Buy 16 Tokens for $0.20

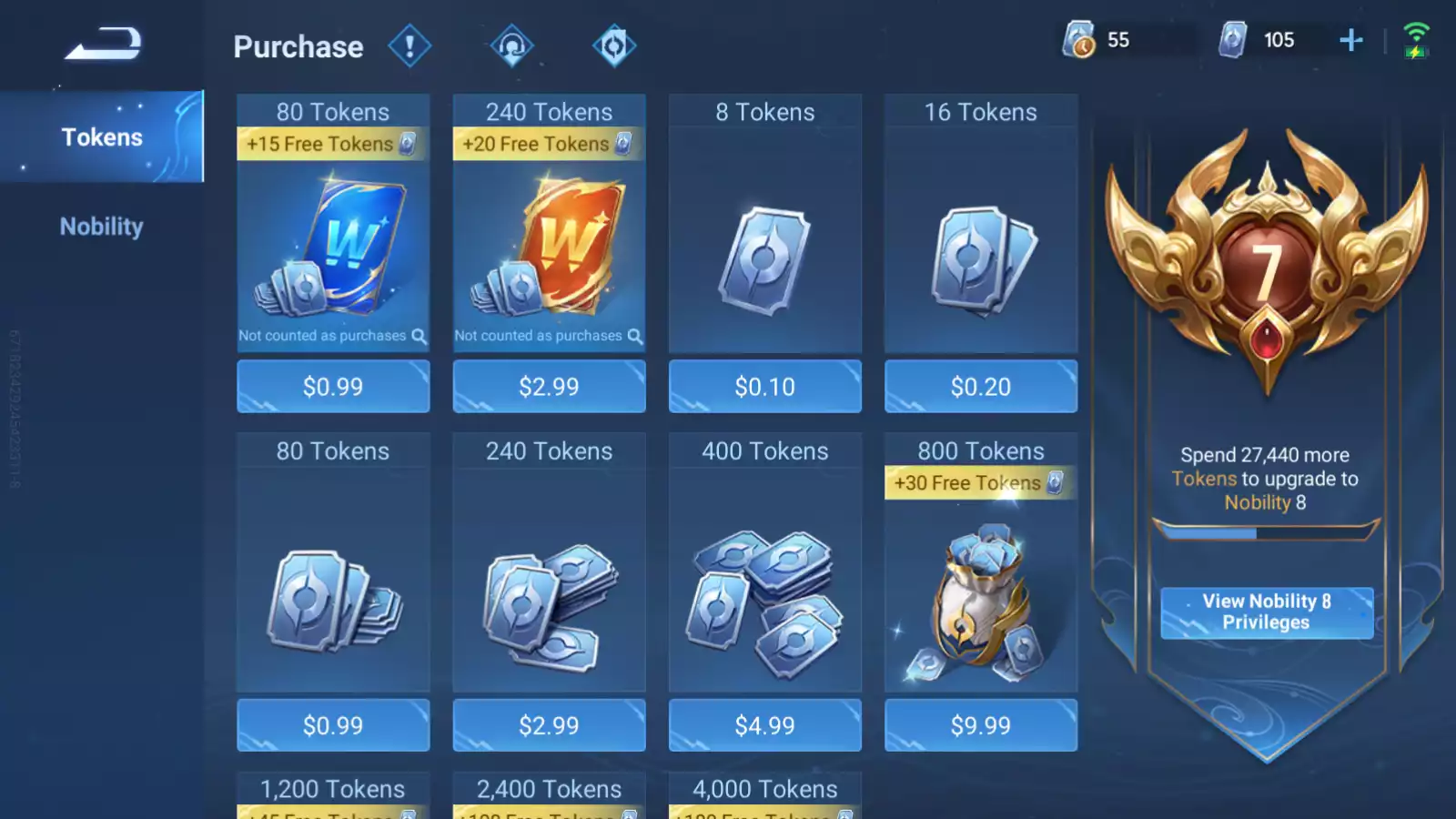pyautogui.click(x=980, y=387)
